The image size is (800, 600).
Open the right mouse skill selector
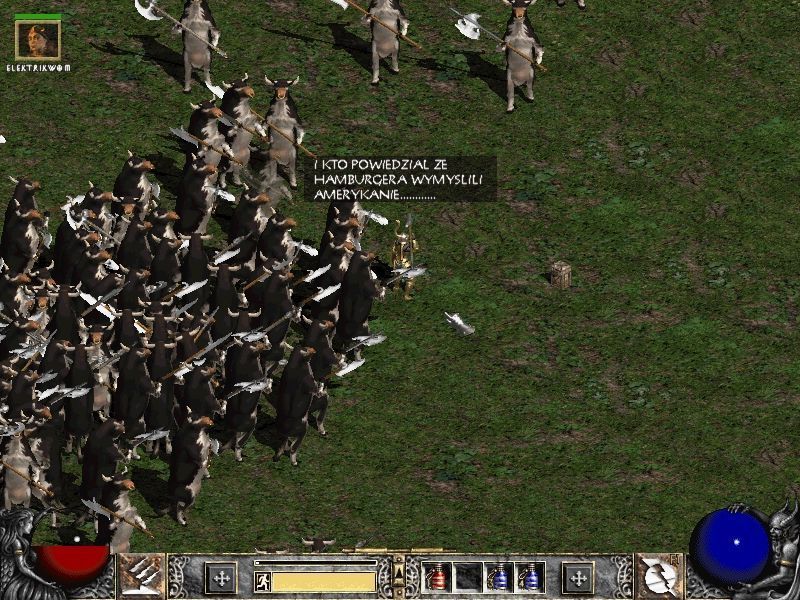point(659,577)
